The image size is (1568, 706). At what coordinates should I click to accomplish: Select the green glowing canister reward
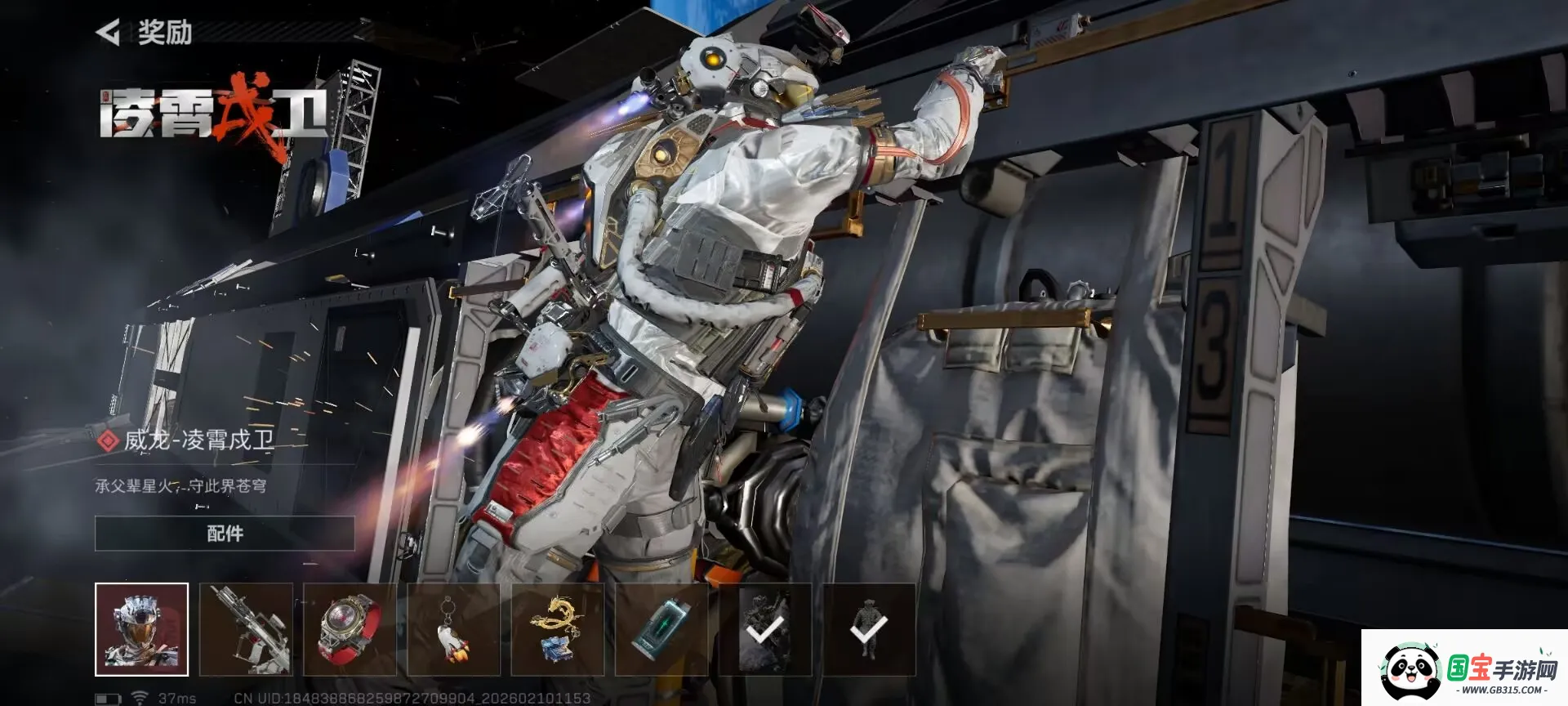coord(661,629)
